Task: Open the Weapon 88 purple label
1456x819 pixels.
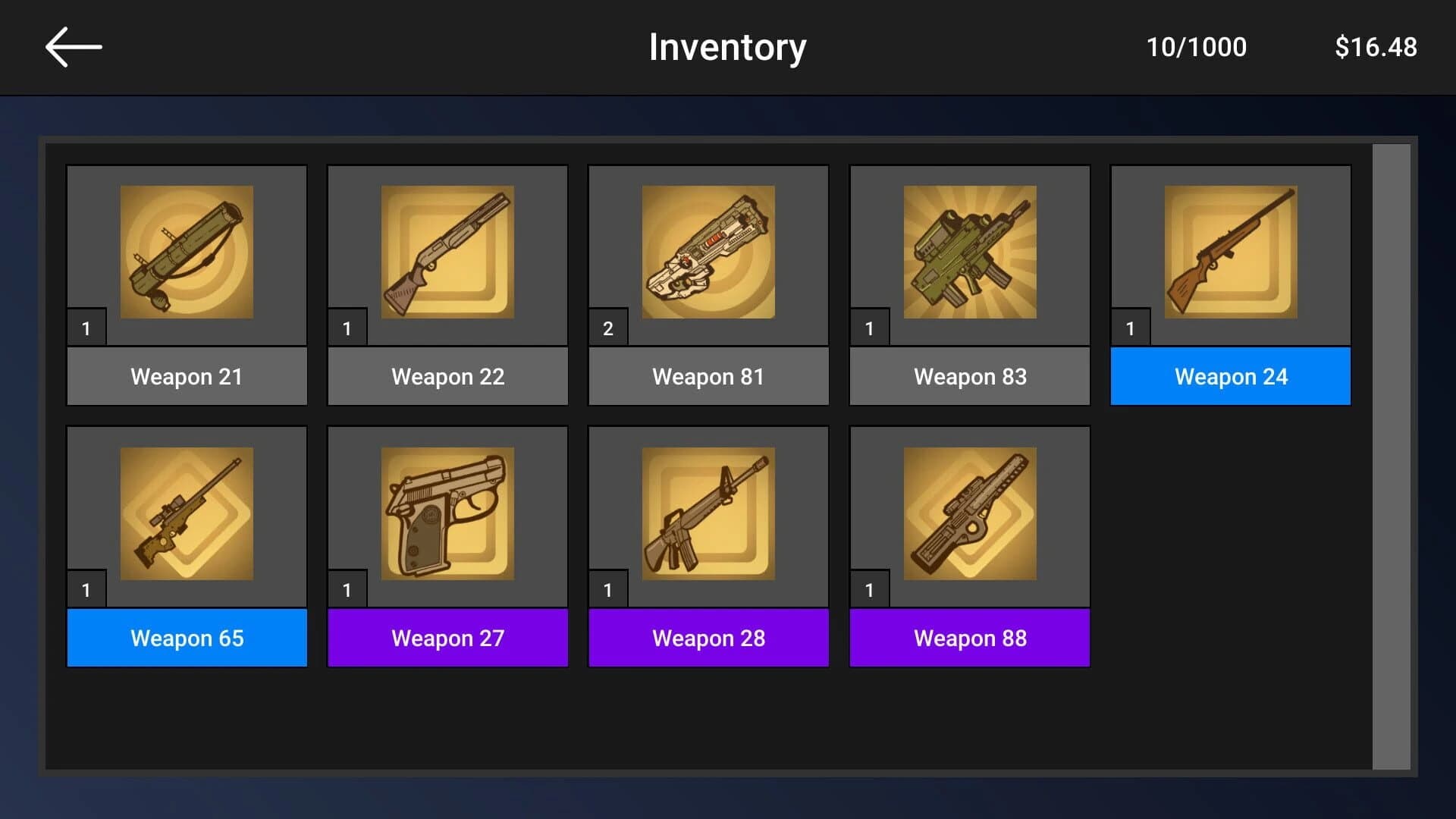Action: coord(969,638)
